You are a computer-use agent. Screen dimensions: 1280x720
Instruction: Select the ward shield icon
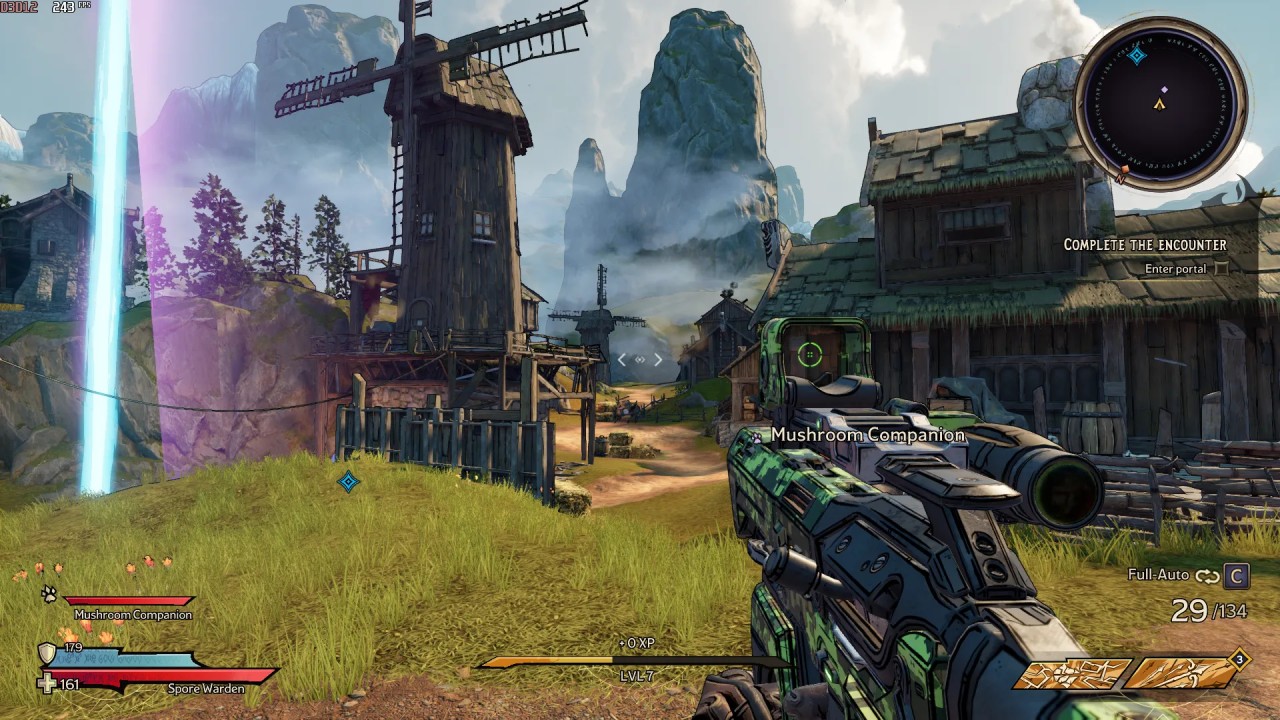pos(46,654)
